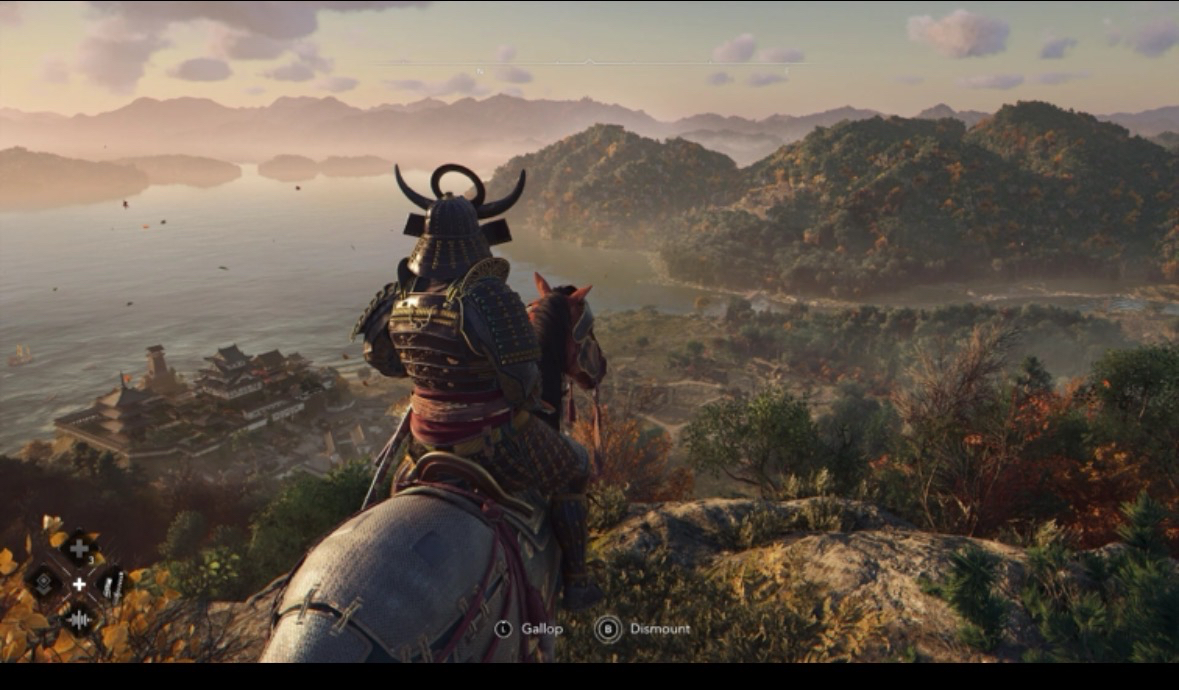Click the compass bar at the top
Viewport: 1179px width, 690px height.
(589, 63)
